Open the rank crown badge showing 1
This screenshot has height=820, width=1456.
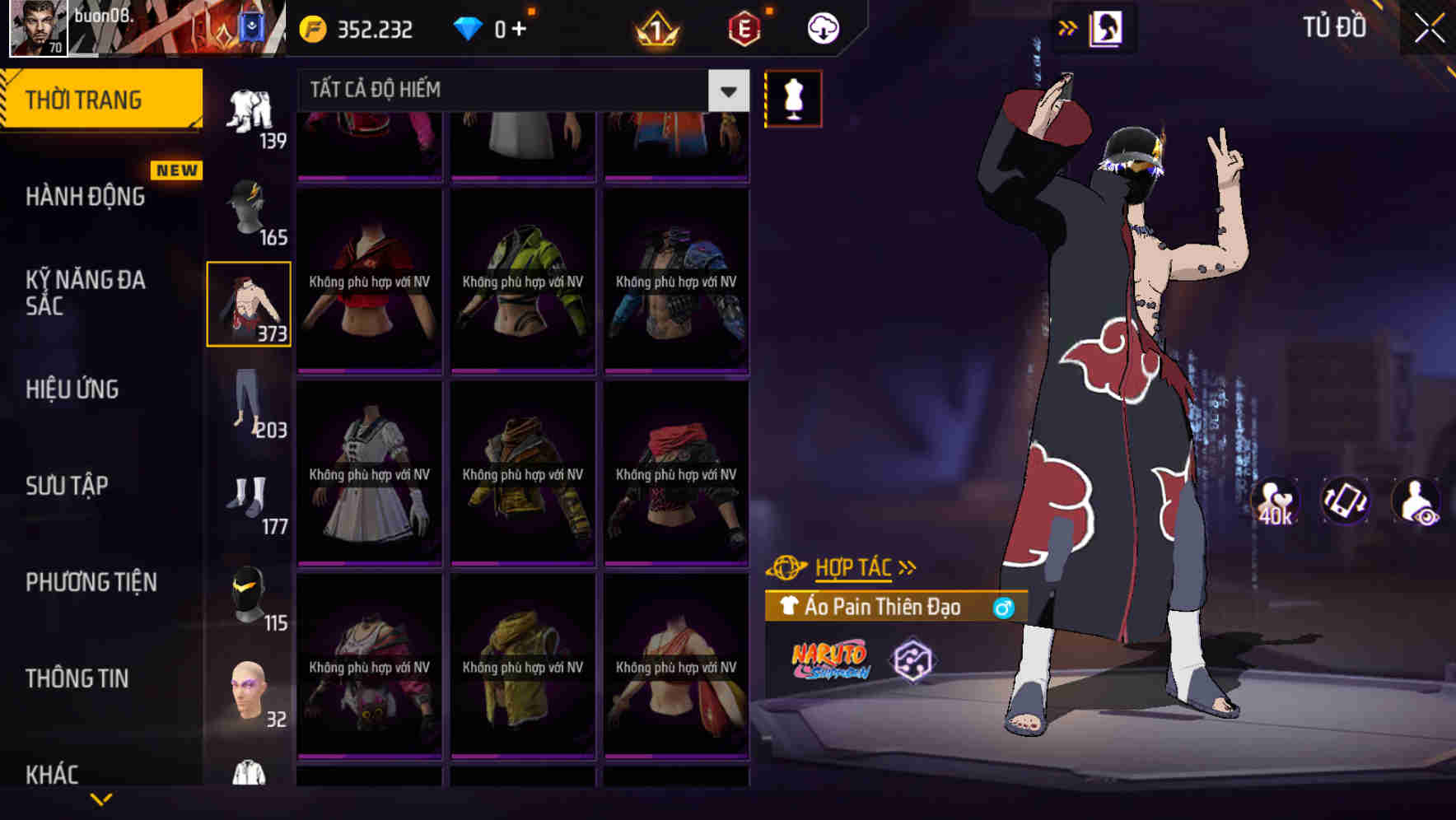[655, 27]
